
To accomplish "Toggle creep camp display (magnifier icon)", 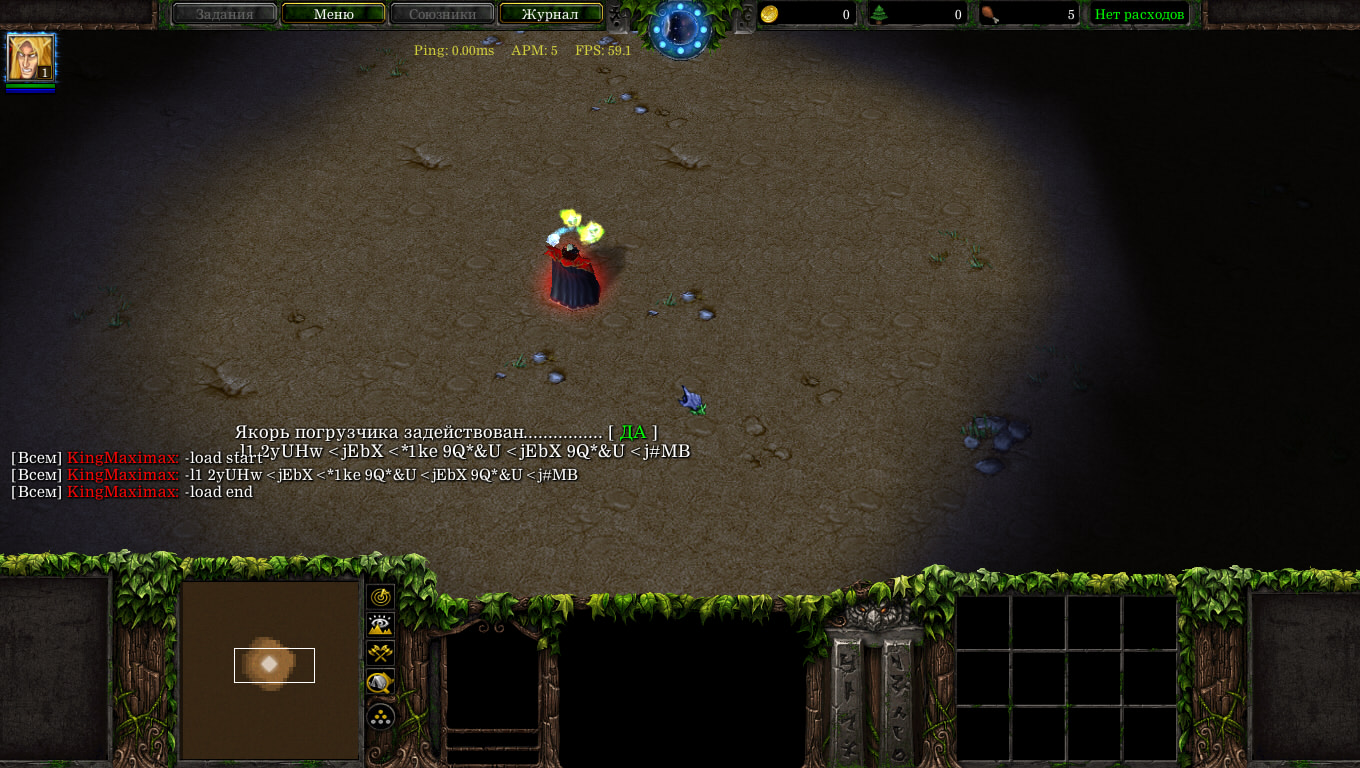I will [381, 684].
